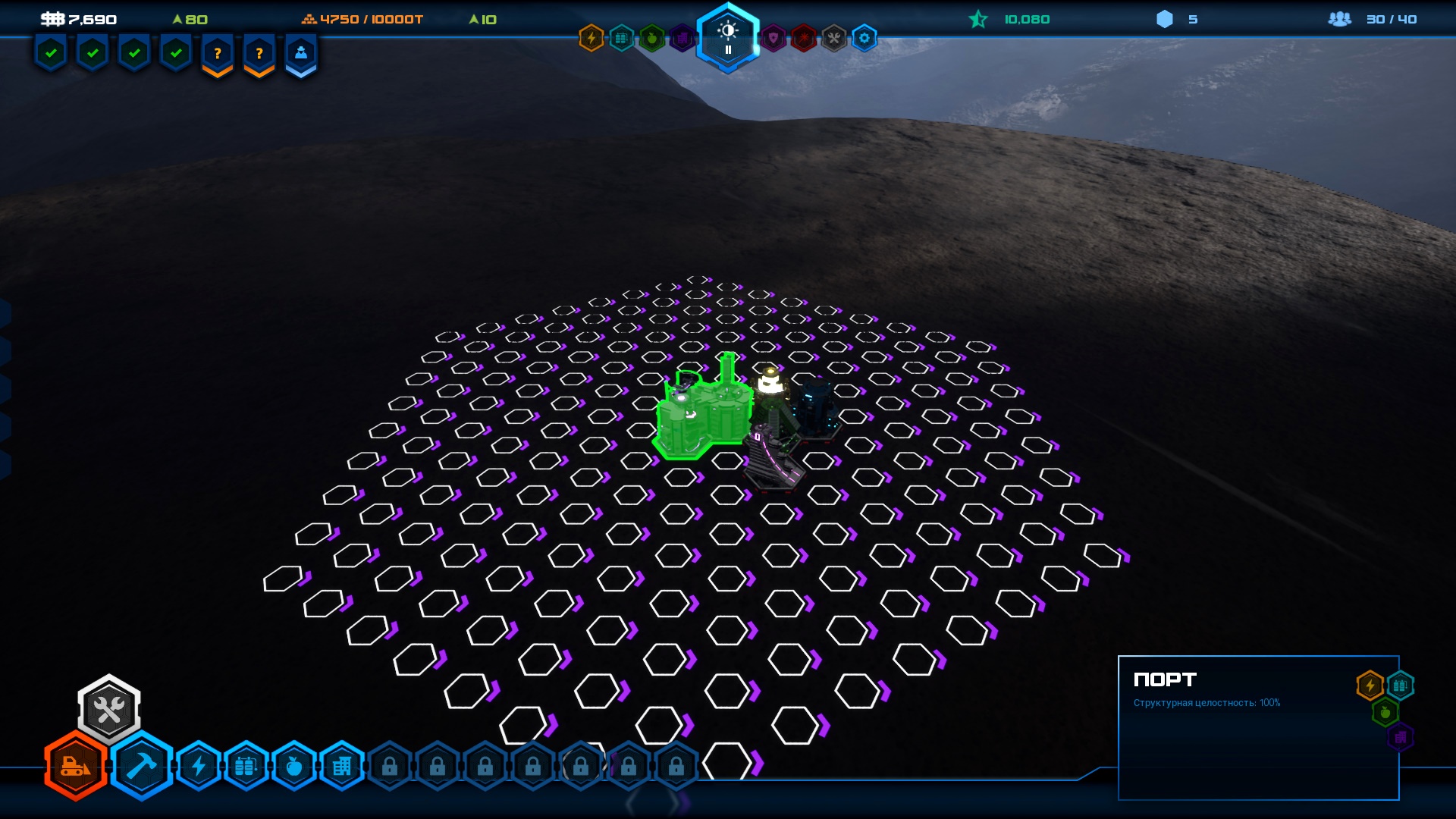
Task: Toggle the orange lightning overlay in the top bar
Action: pos(591,38)
